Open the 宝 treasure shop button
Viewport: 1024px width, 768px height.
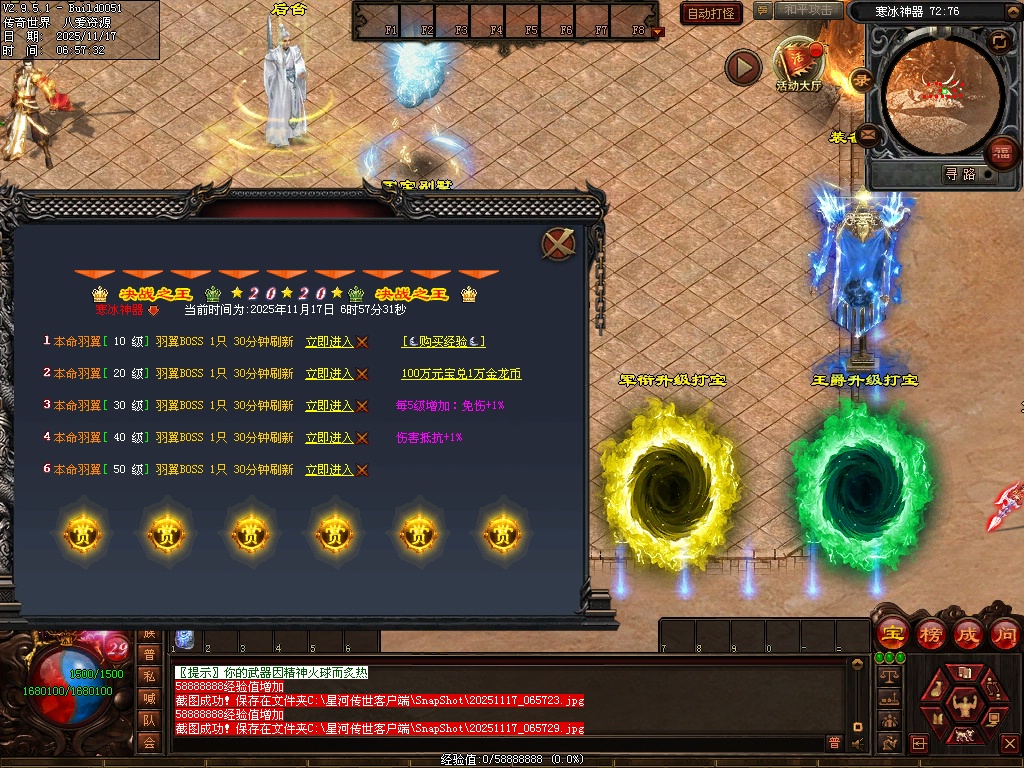892,634
